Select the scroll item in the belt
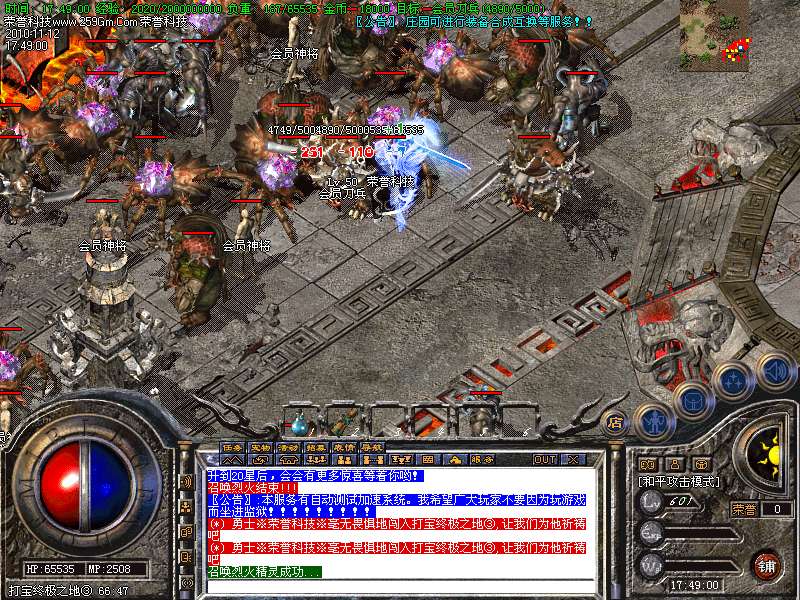Screen dimensions: 800x600 (x=343, y=422)
